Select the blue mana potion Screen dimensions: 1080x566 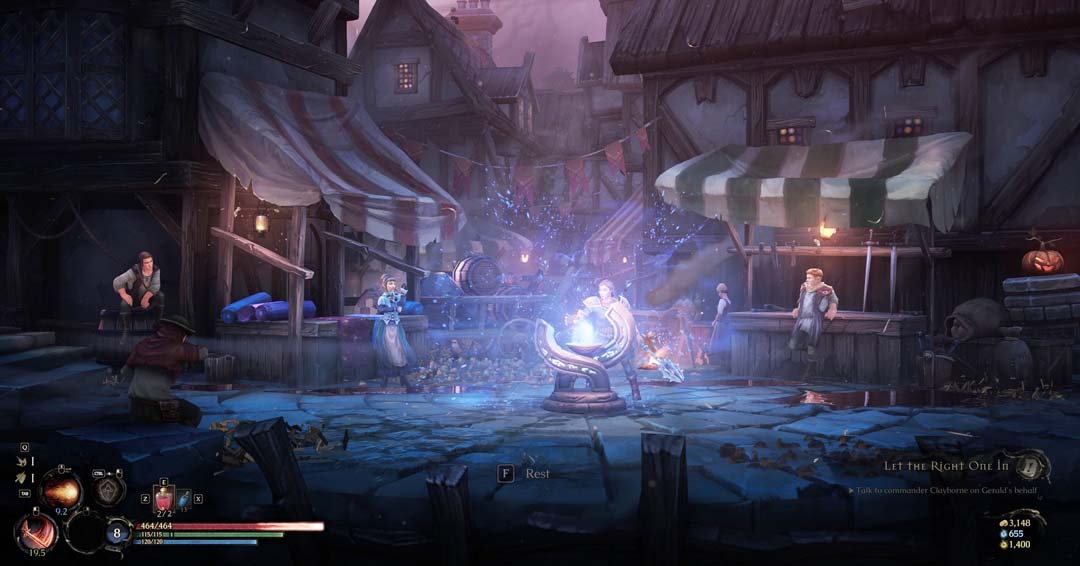(x=184, y=497)
